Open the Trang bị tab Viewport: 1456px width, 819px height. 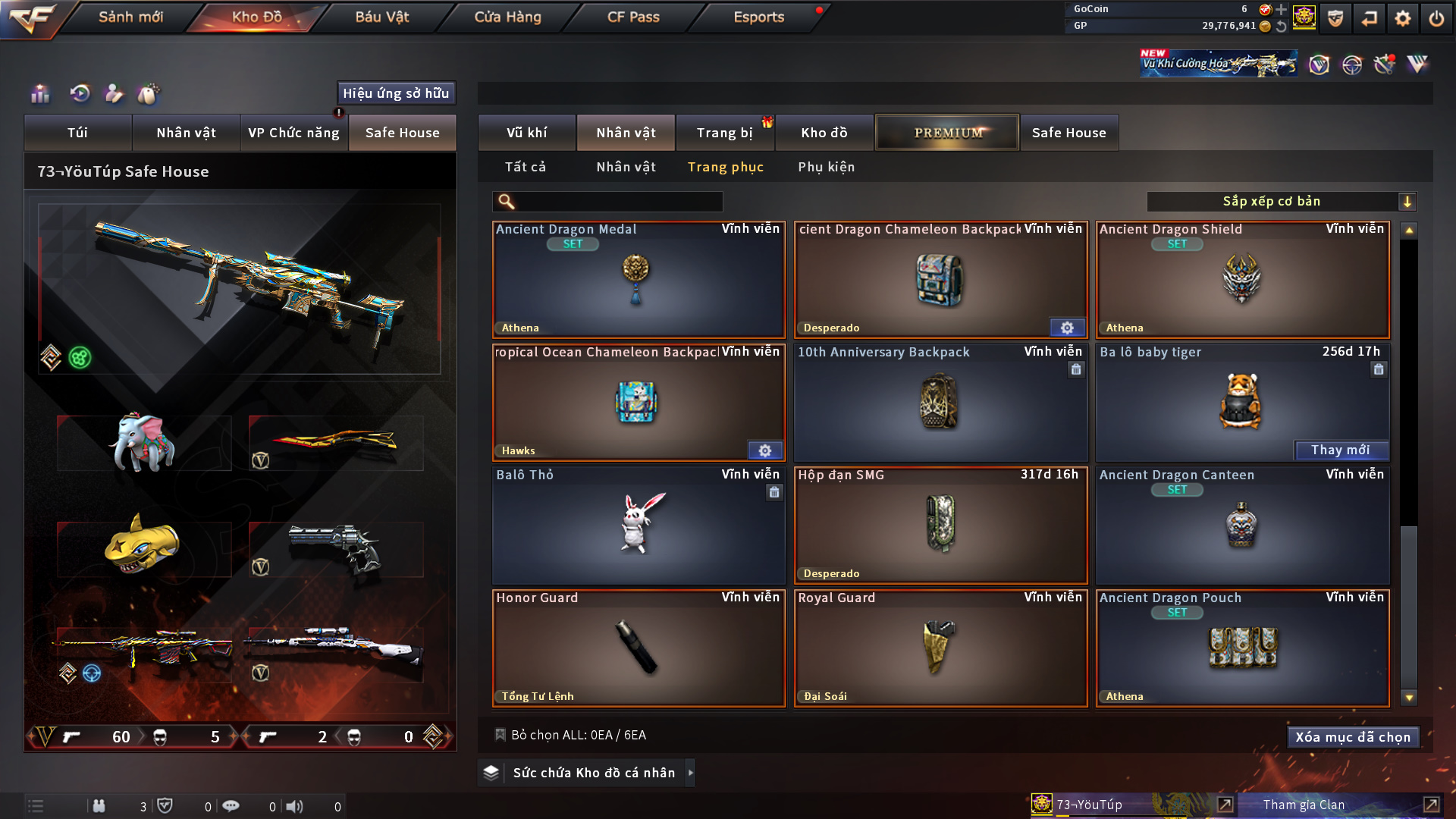(x=724, y=133)
